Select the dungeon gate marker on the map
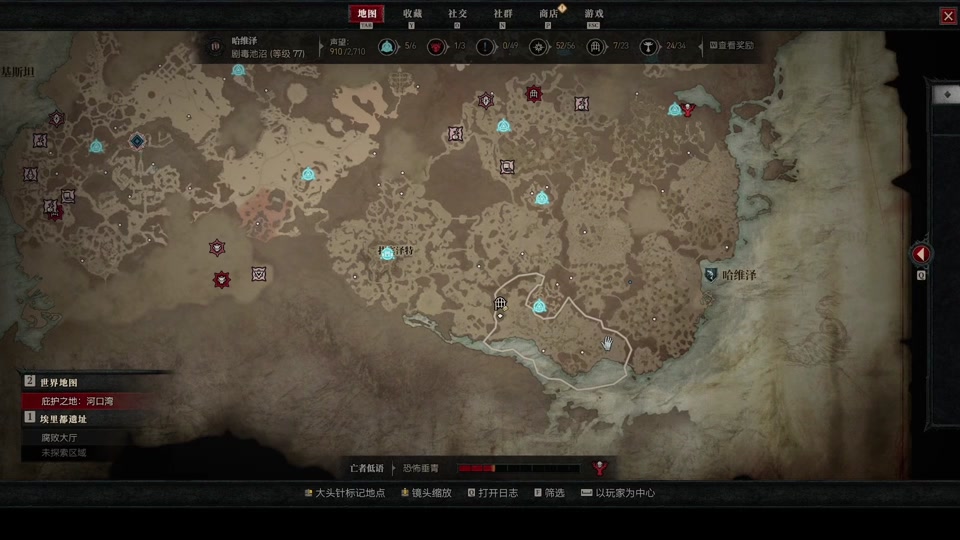This screenshot has width=960, height=540. pyautogui.click(x=500, y=303)
